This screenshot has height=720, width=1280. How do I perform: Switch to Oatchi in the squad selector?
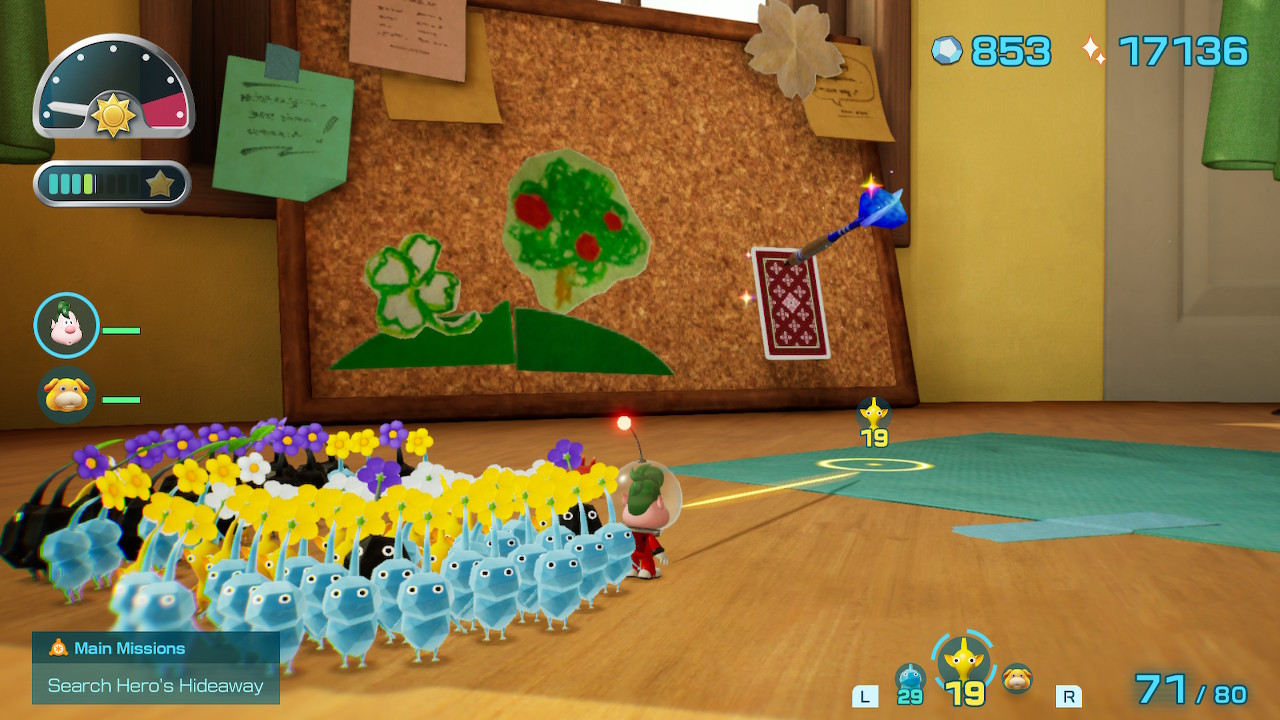[1017, 678]
